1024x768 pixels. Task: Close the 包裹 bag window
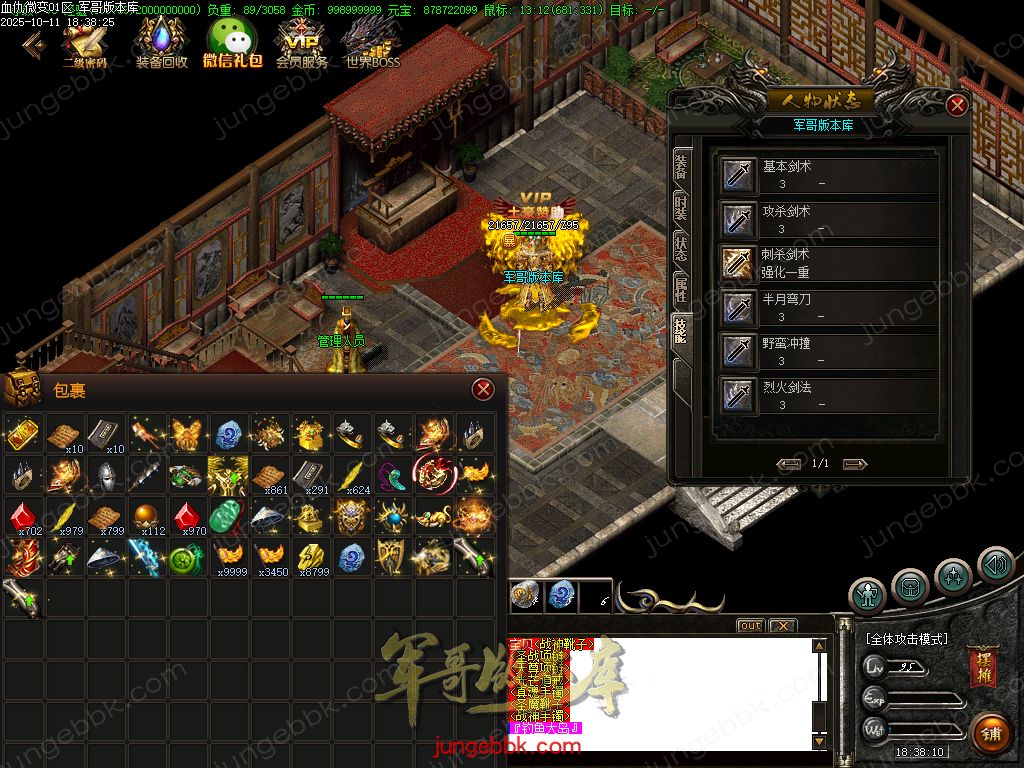(x=483, y=389)
